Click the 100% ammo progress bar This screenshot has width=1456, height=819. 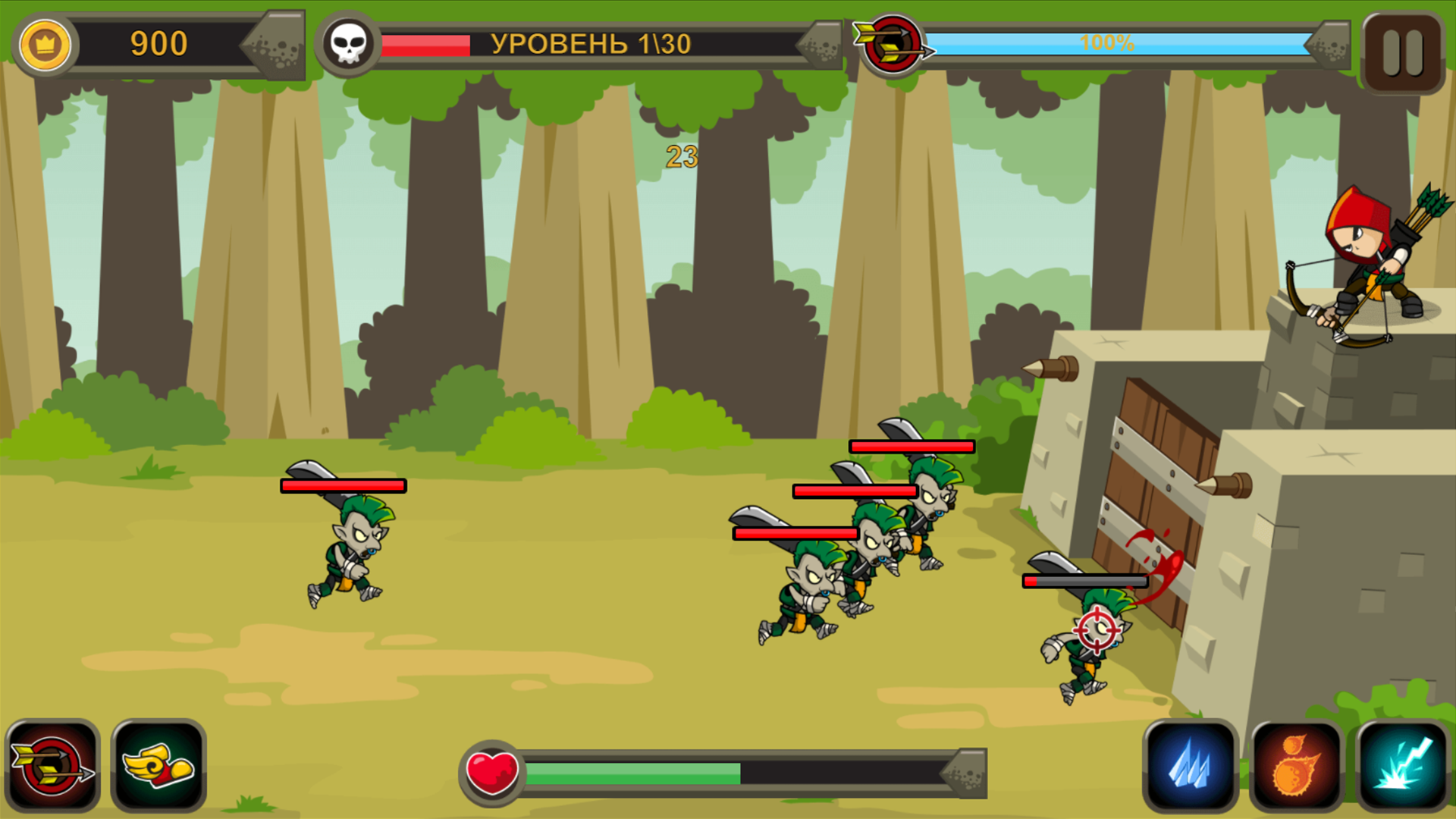pos(1107,44)
